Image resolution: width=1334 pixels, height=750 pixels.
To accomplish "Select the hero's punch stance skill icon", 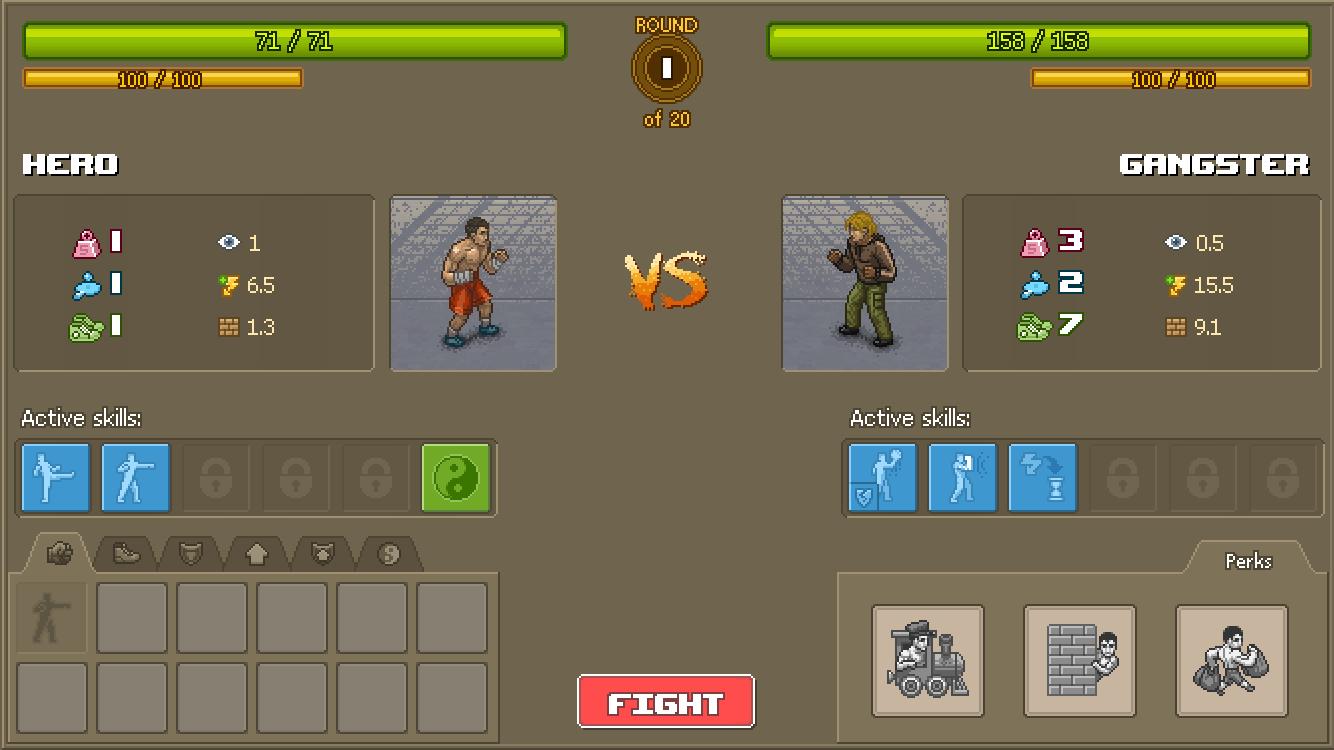I will pyautogui.click(x=136, y=478).
